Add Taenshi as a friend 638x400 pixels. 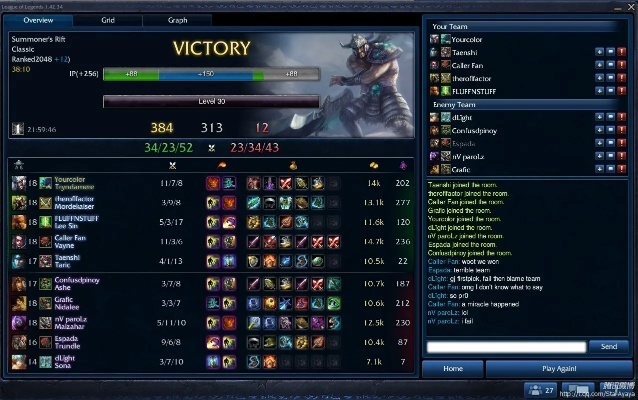[x=599, y=51]
